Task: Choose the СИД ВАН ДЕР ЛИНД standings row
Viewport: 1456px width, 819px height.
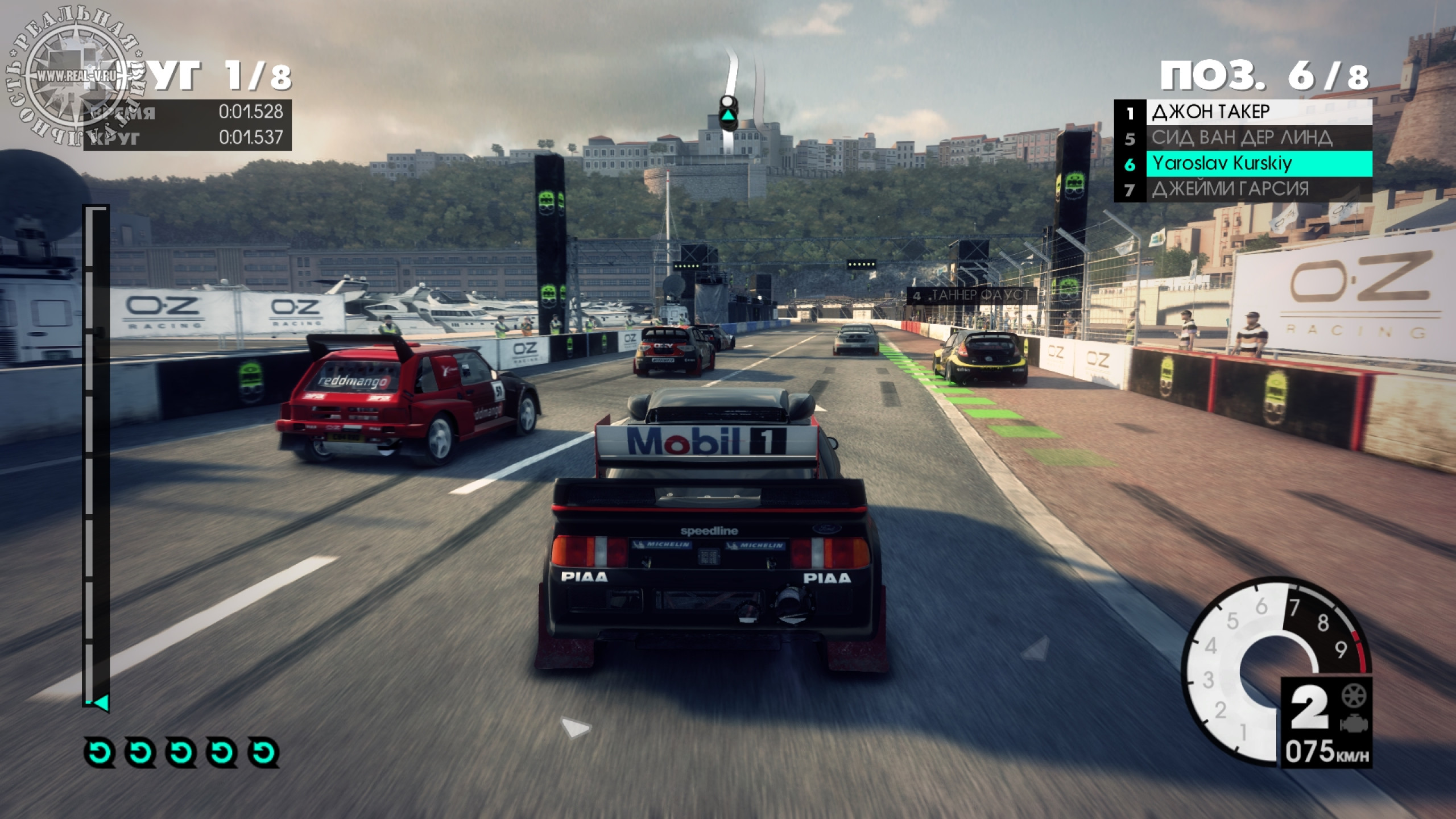Action: (x=1243, y=138)
